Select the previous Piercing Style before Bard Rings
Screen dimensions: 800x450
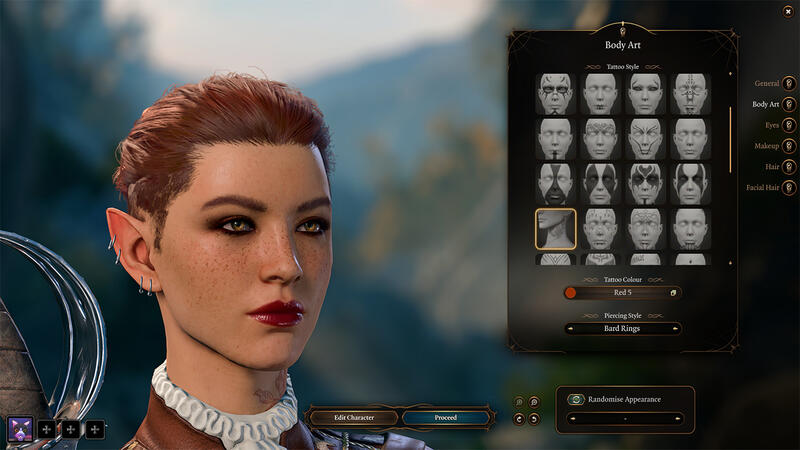(x=569, y=328)
